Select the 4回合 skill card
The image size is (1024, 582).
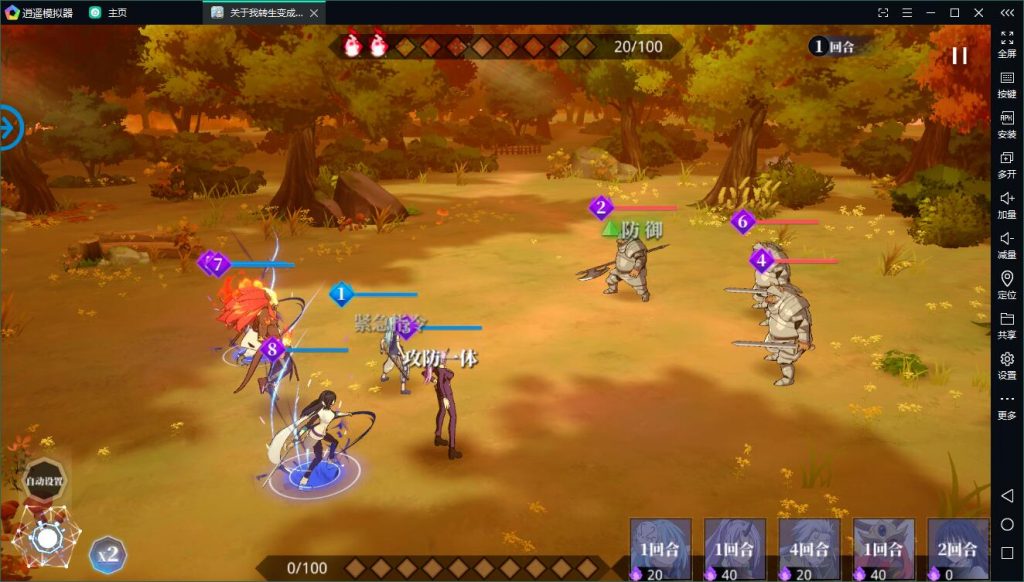[809, 549]
